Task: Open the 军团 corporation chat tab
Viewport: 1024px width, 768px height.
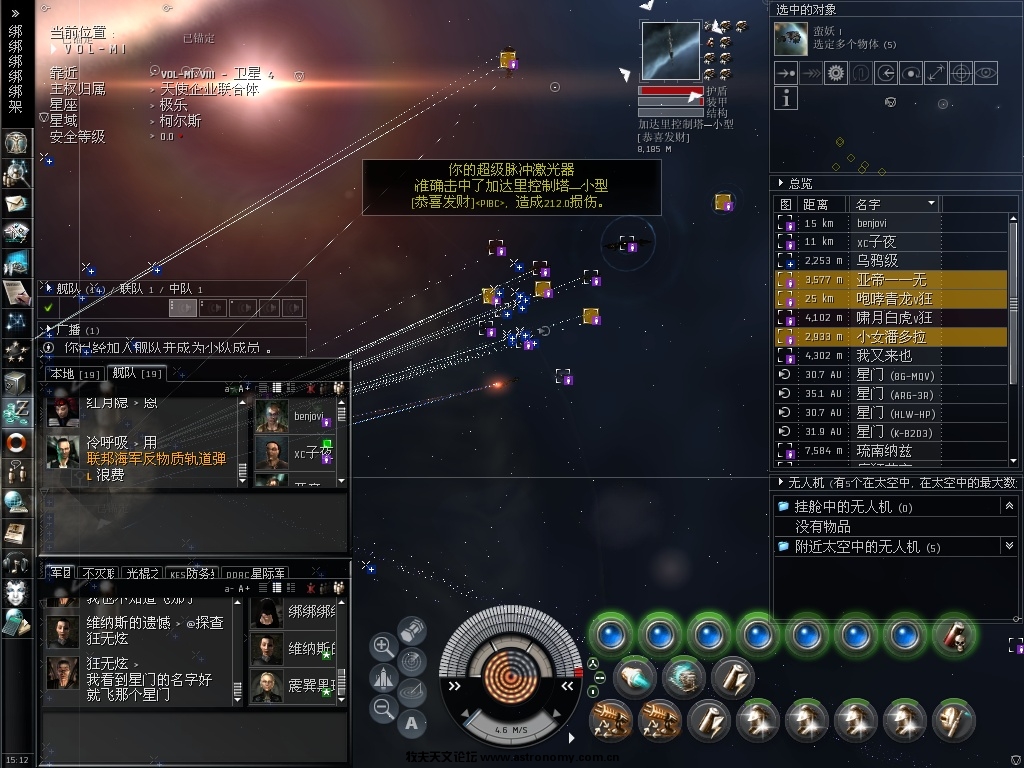Action: click(61, 573)
